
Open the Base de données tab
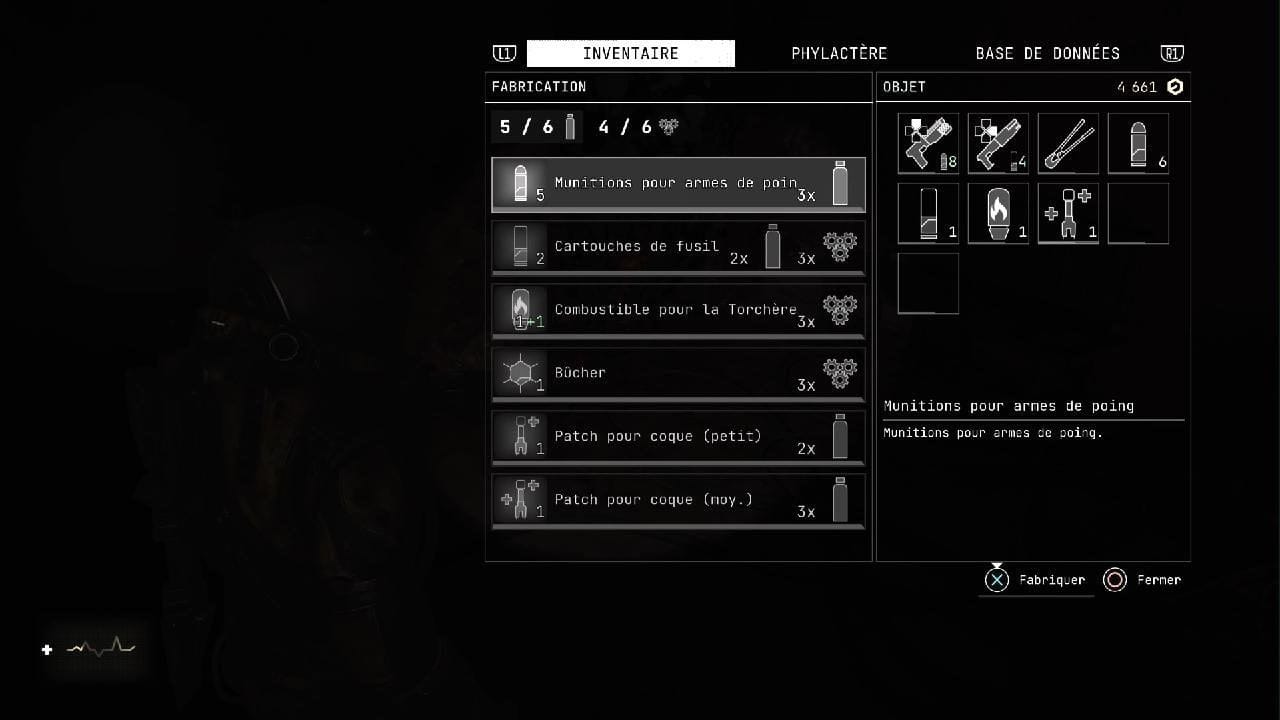tap(1047, 53)
